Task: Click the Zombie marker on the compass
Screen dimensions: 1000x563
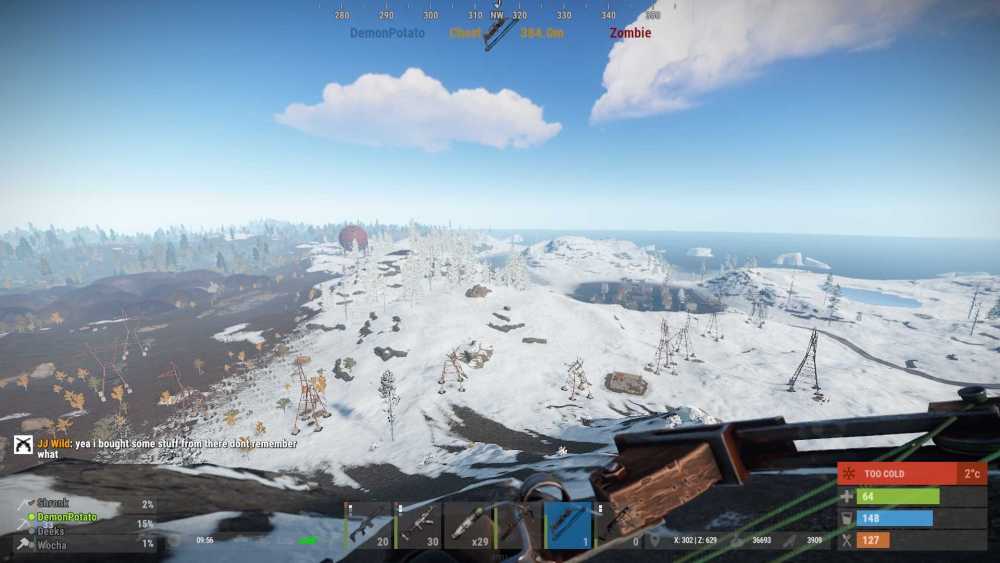Action: 630,33
